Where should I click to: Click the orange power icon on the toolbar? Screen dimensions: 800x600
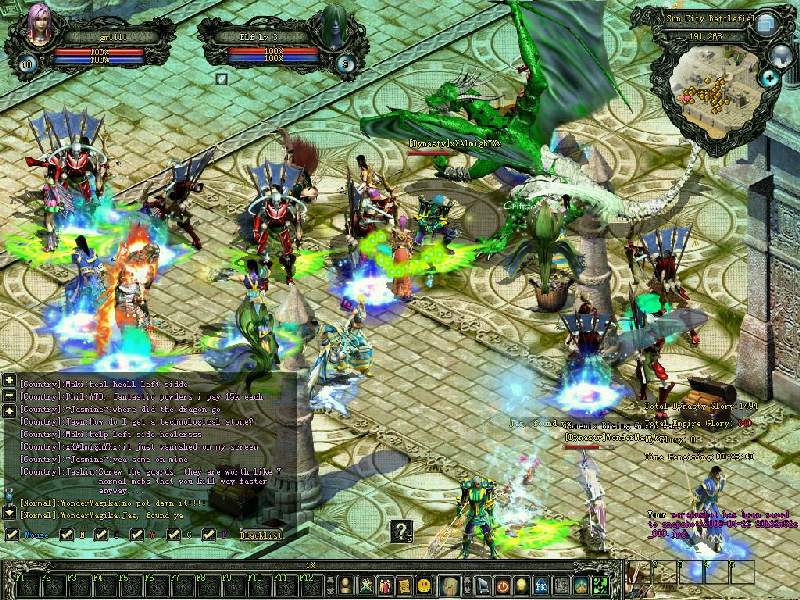tap(502, 585)
